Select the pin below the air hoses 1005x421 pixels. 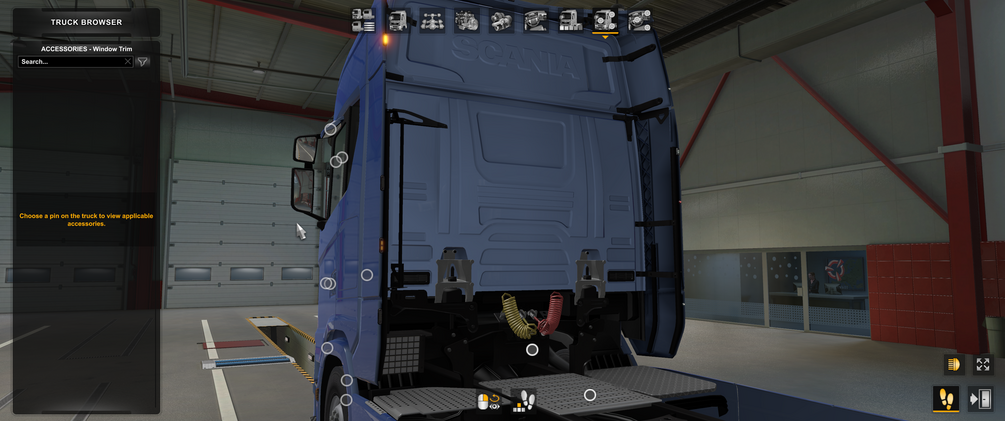pyautogui.click(x=532, y=350)
